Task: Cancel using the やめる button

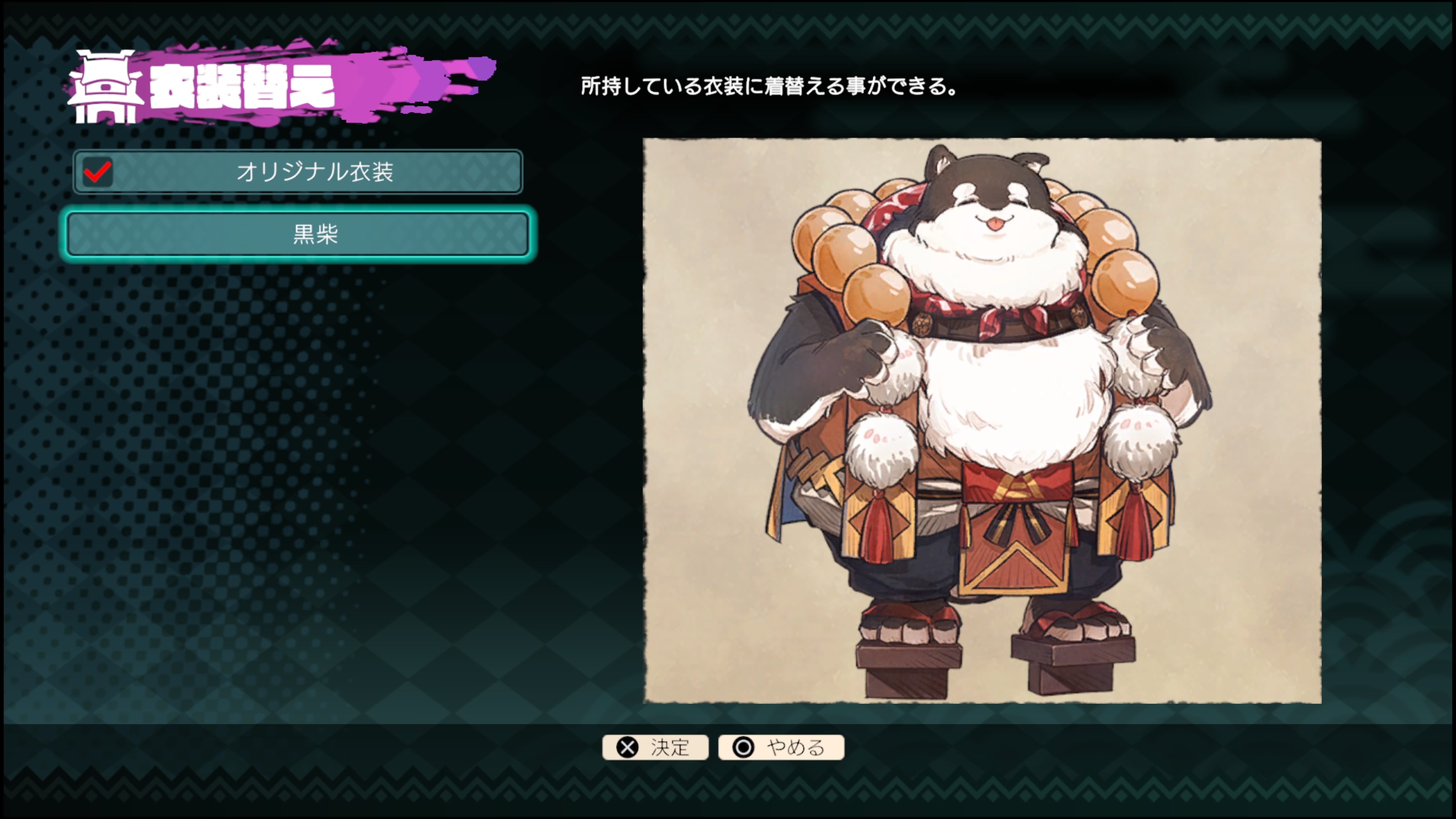Action: point(781,747)
